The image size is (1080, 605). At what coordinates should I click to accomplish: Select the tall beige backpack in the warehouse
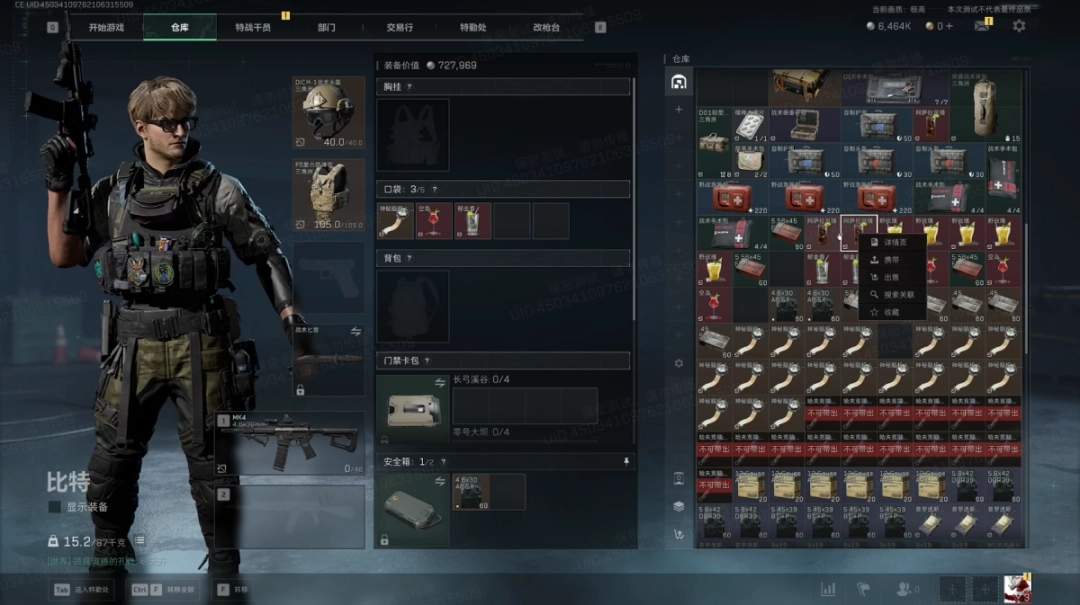pos(986,104)
